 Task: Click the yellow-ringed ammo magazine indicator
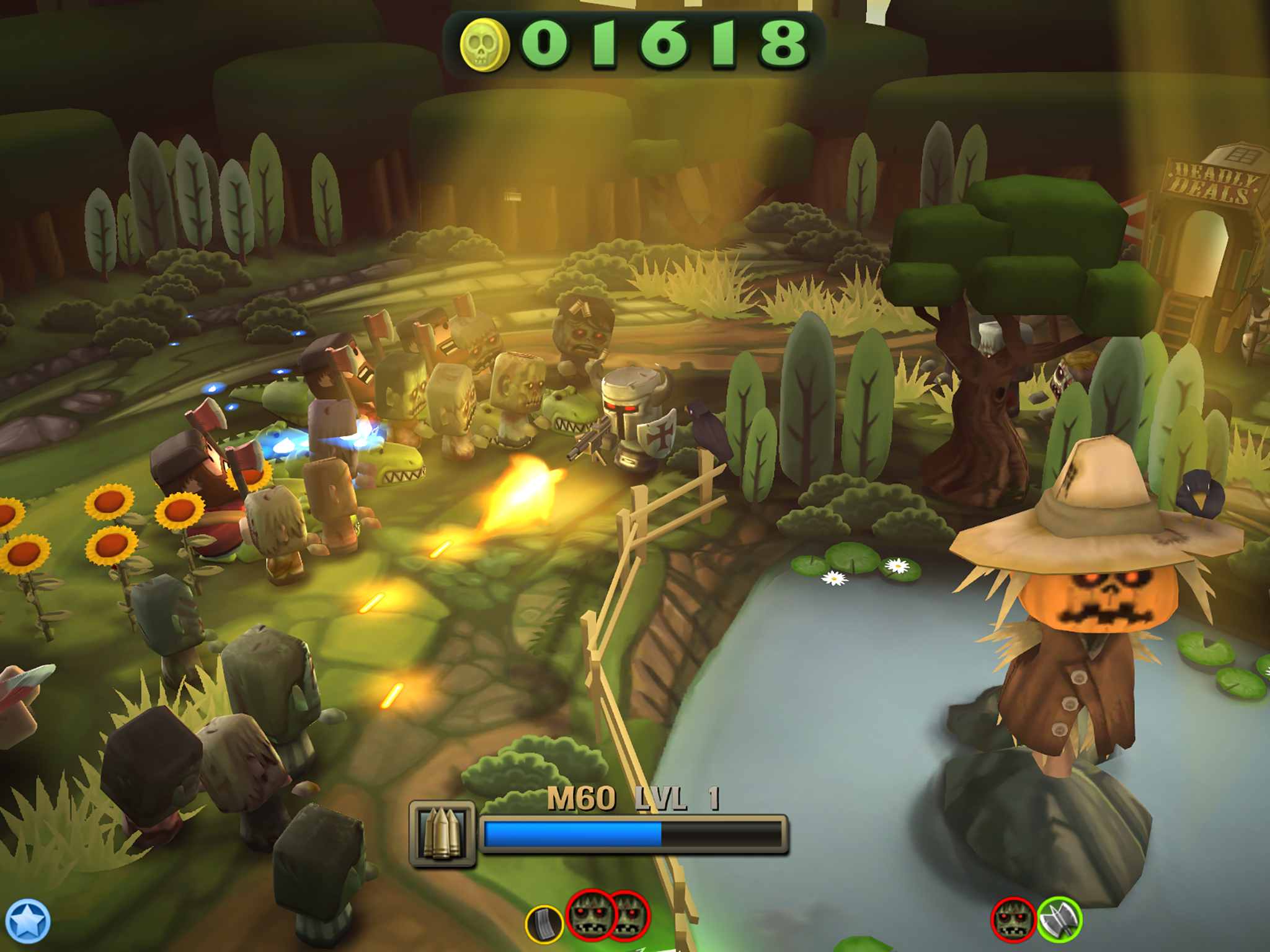point(544,925)
